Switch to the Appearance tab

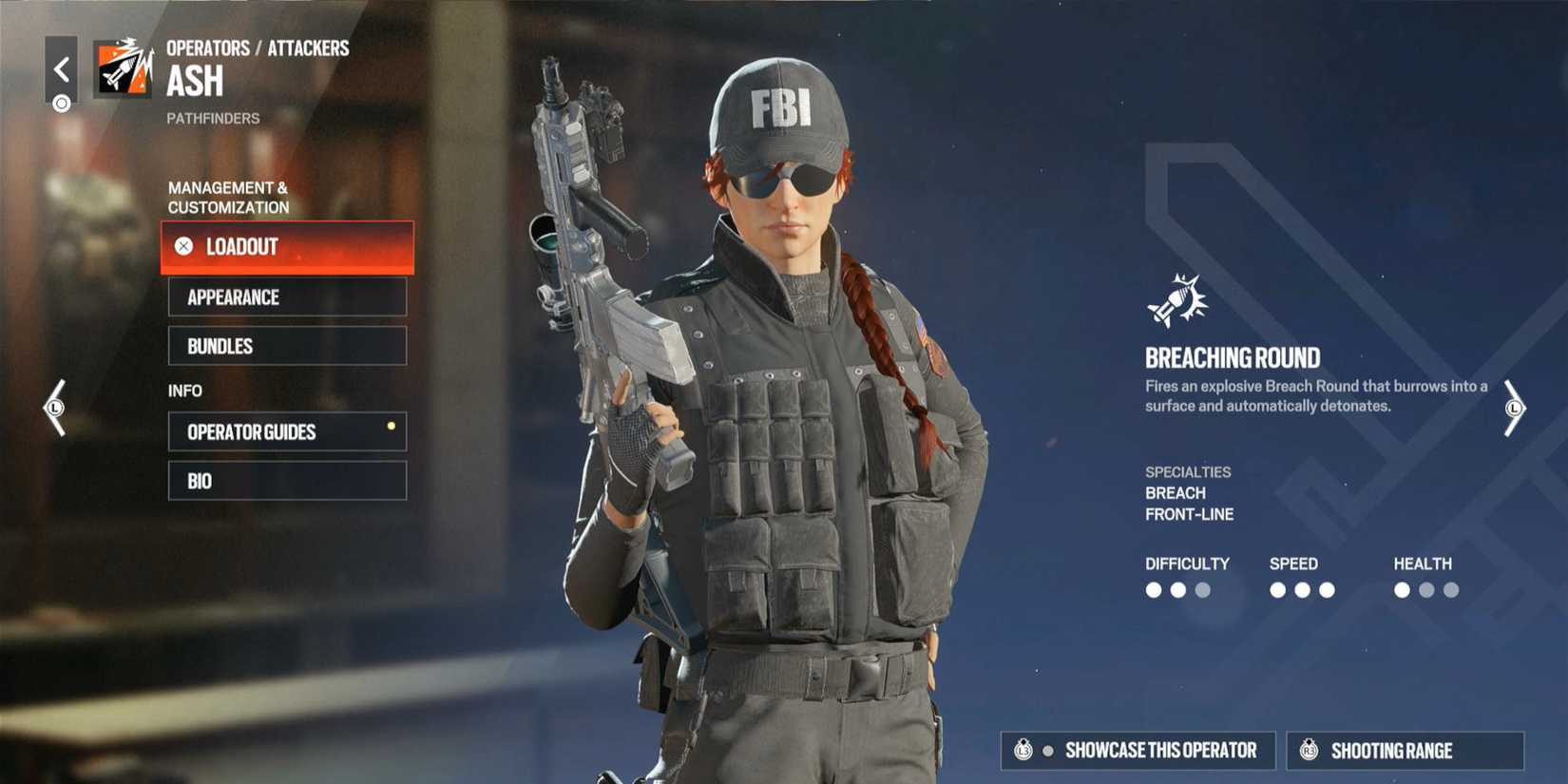coord(287,296)
